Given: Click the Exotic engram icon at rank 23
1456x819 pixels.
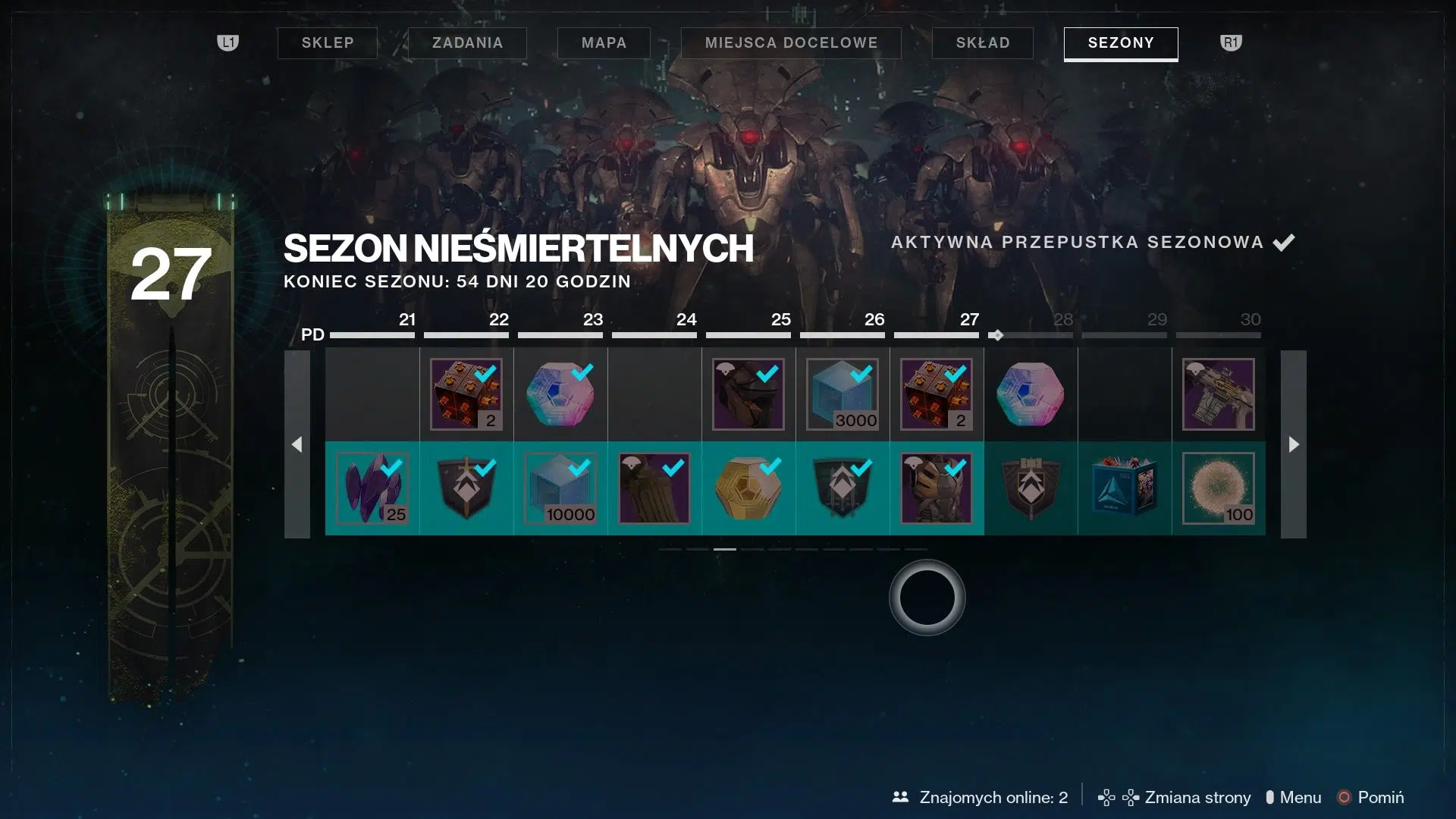Looking at the screenshot, I should 560,394.
